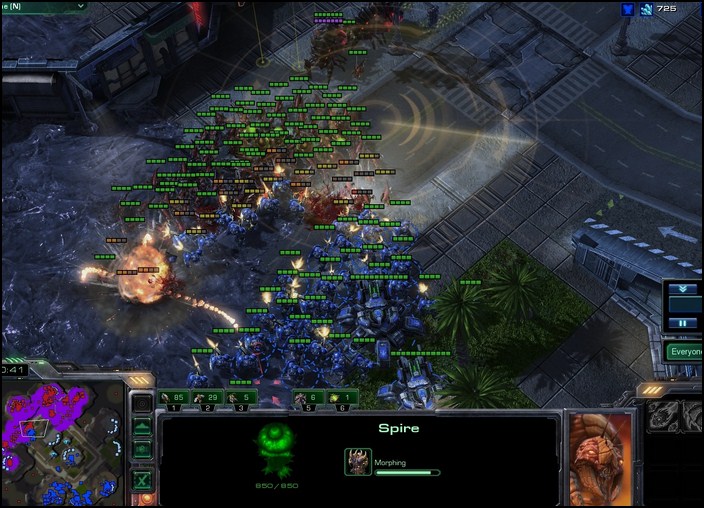Open the Everyone vision dropdown

coord(685,352)
